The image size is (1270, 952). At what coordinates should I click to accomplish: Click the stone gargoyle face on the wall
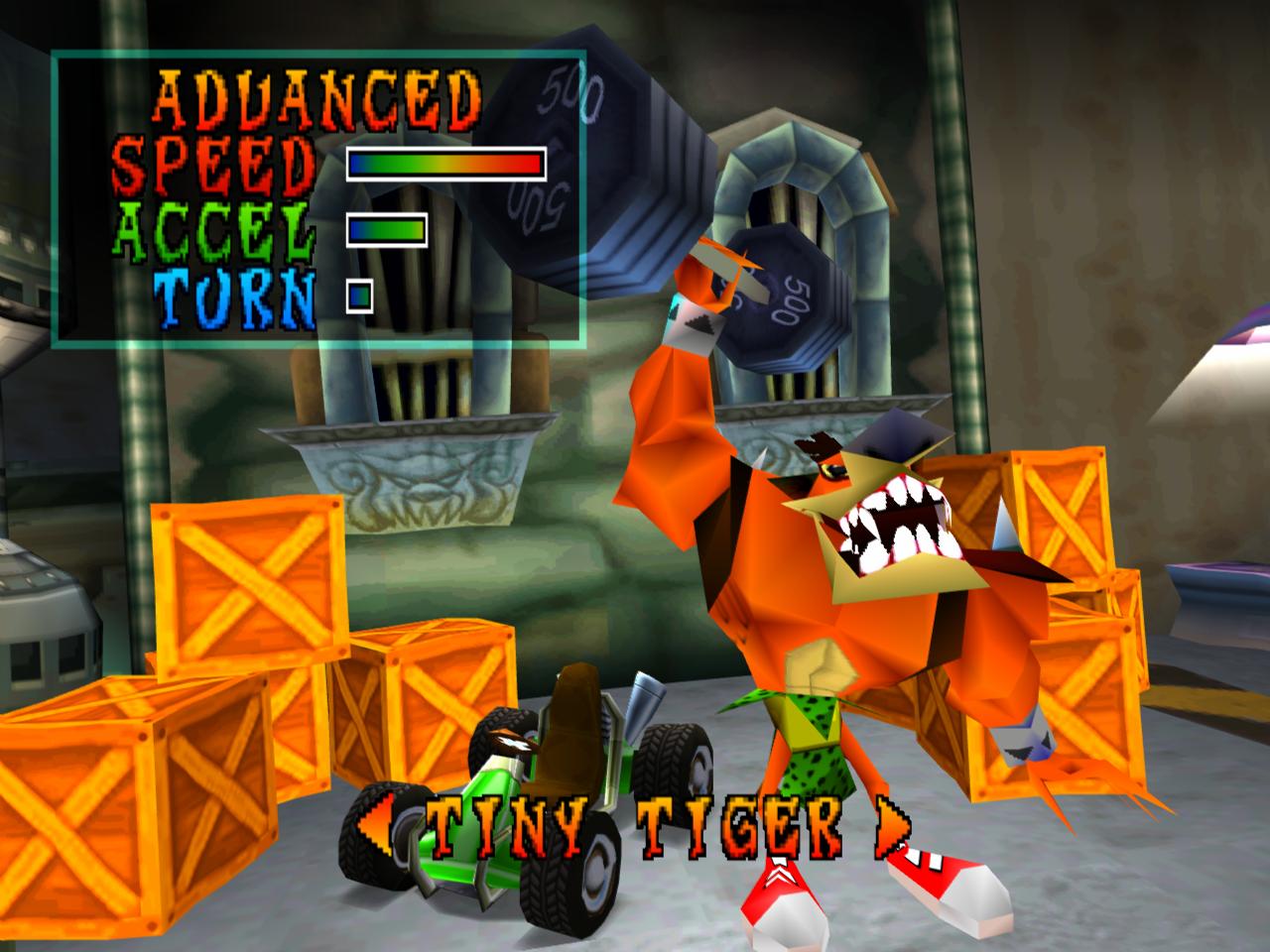click(427, 486)
